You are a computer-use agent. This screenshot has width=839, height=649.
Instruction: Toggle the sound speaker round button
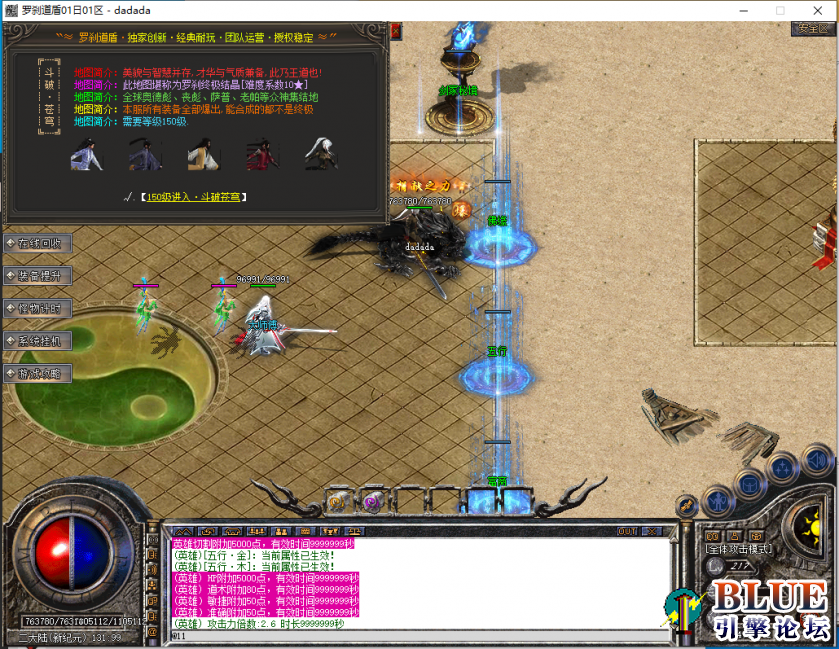pyautogui.click(x=814, y=461)
